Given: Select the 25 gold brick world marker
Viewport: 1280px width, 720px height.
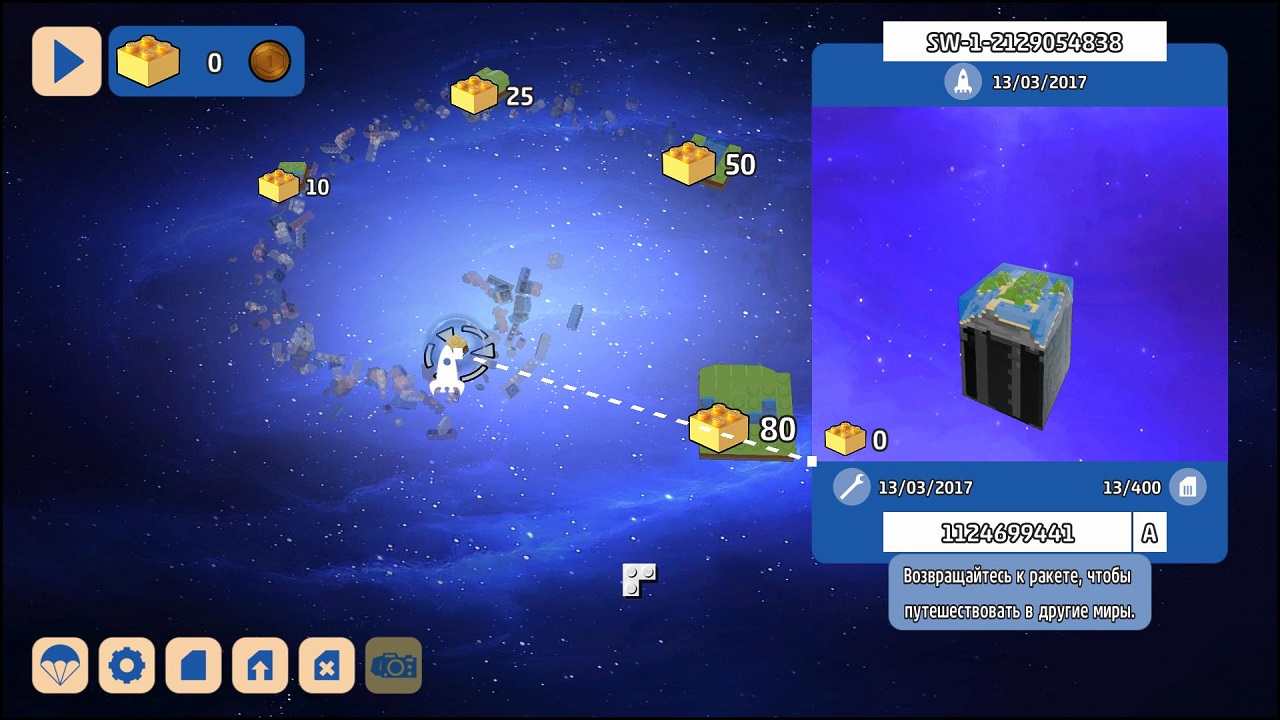Looking at the screenshot, I should (x=477, y=94).
